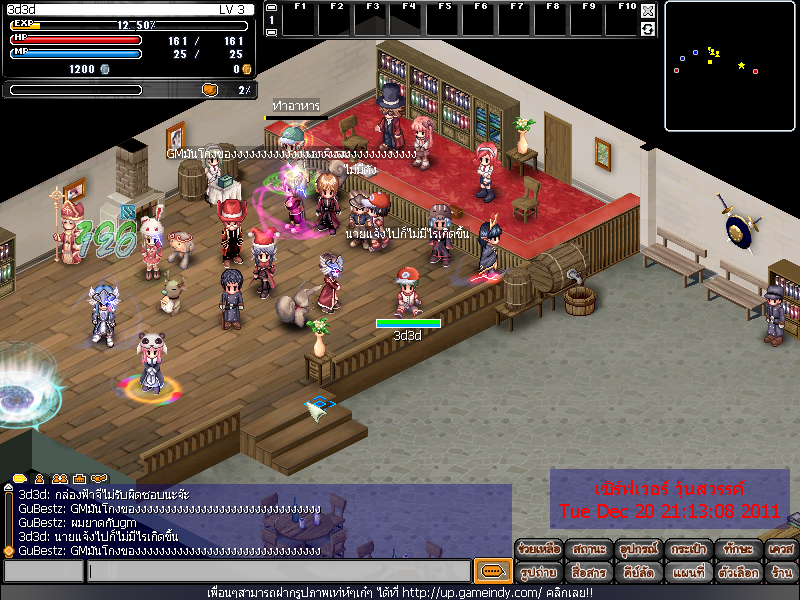Open the กระเป๋า (Bag) inventory

point(688,550)
